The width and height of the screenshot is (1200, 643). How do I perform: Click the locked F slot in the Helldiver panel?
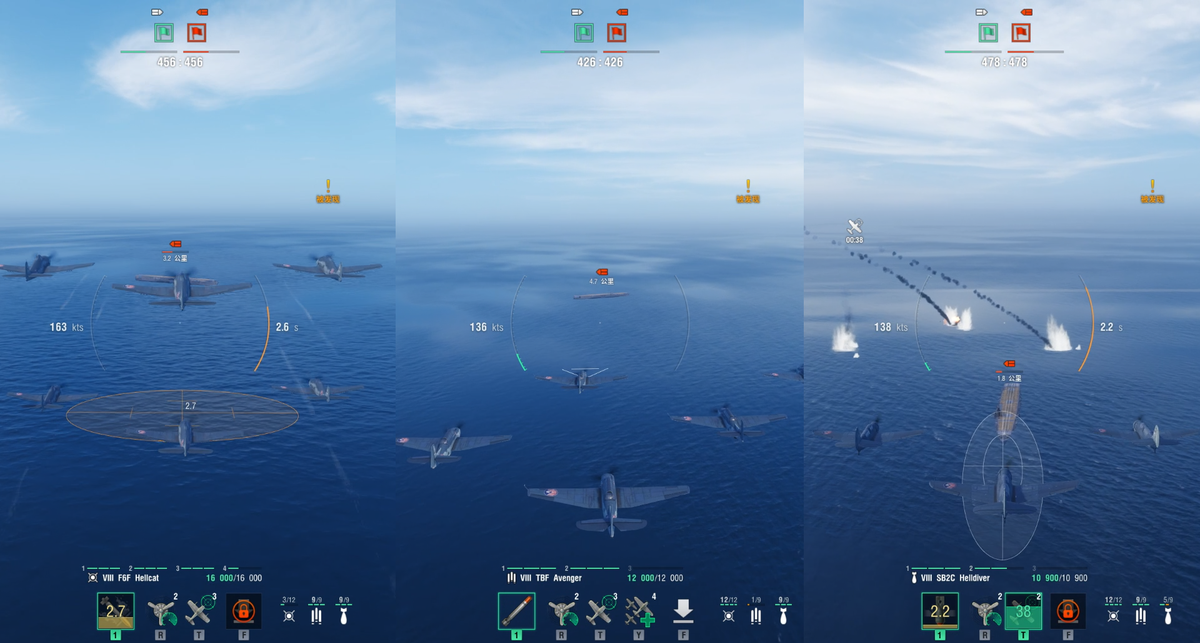pos(1067,610)
